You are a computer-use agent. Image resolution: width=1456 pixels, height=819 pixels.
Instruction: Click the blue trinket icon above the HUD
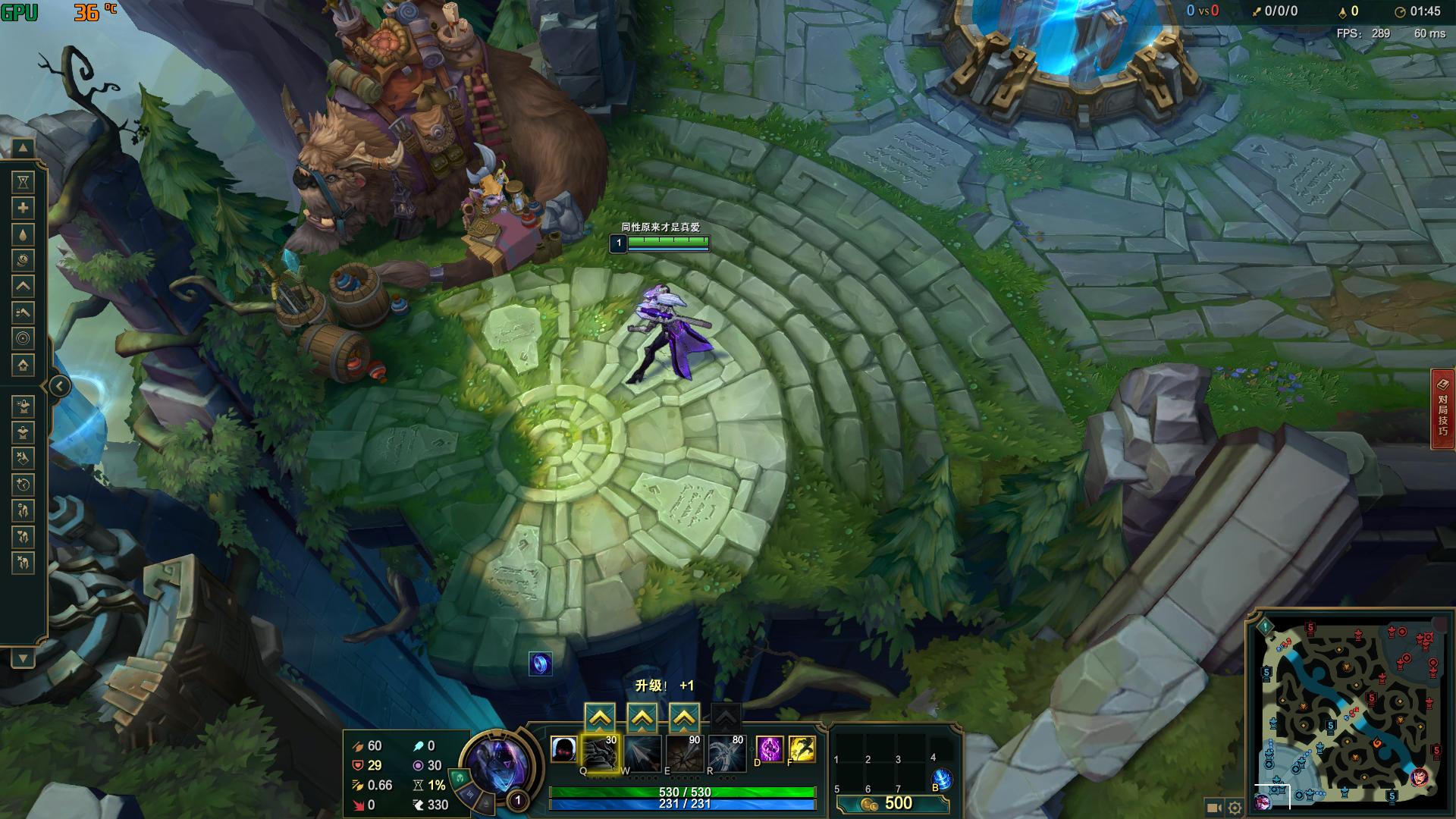click(540, 664)
